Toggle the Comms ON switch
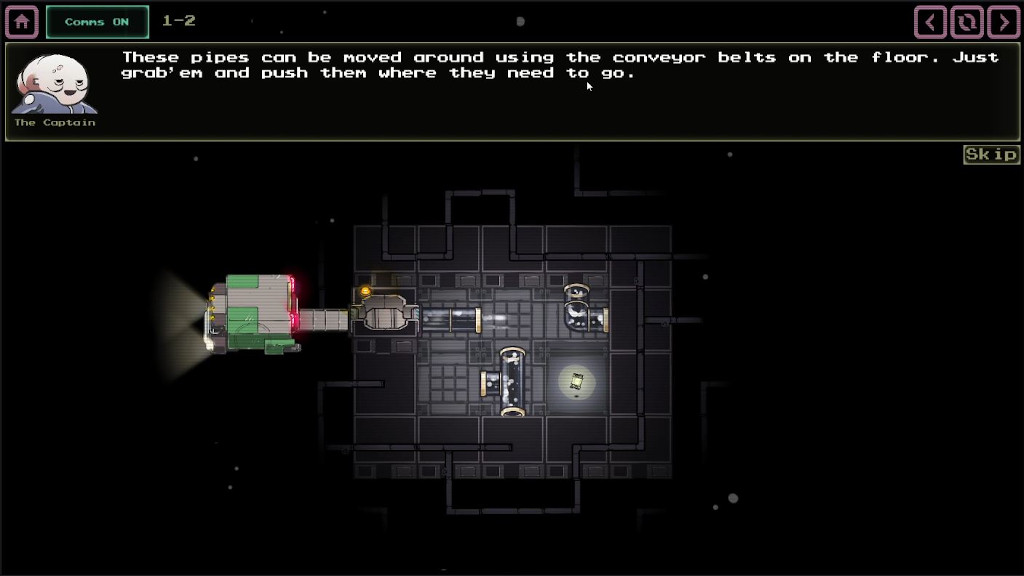 pyautogui.click(x=97, y=21)
